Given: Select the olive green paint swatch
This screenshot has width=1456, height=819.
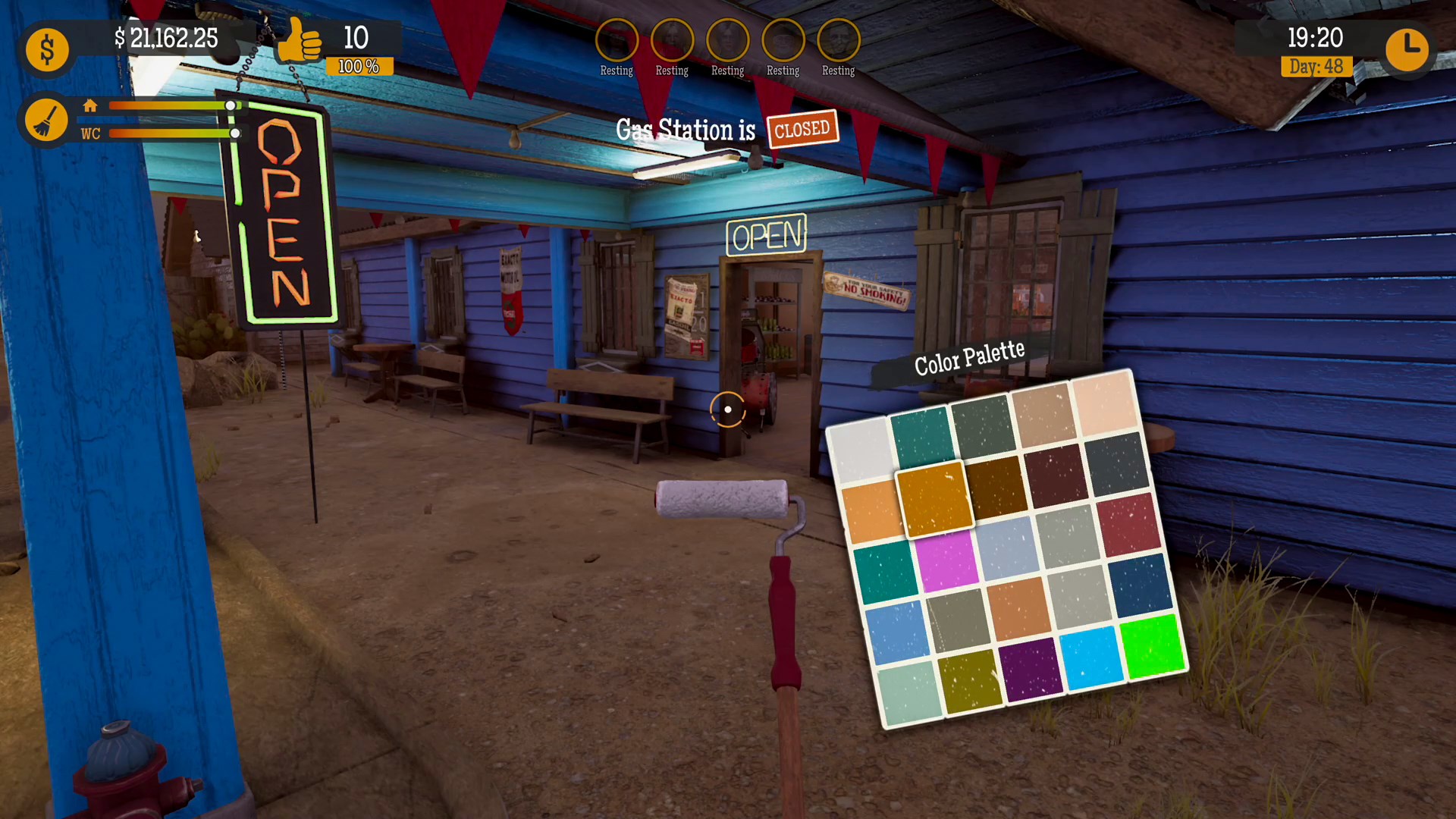Looking at the screenshot, I should point(971,680).
